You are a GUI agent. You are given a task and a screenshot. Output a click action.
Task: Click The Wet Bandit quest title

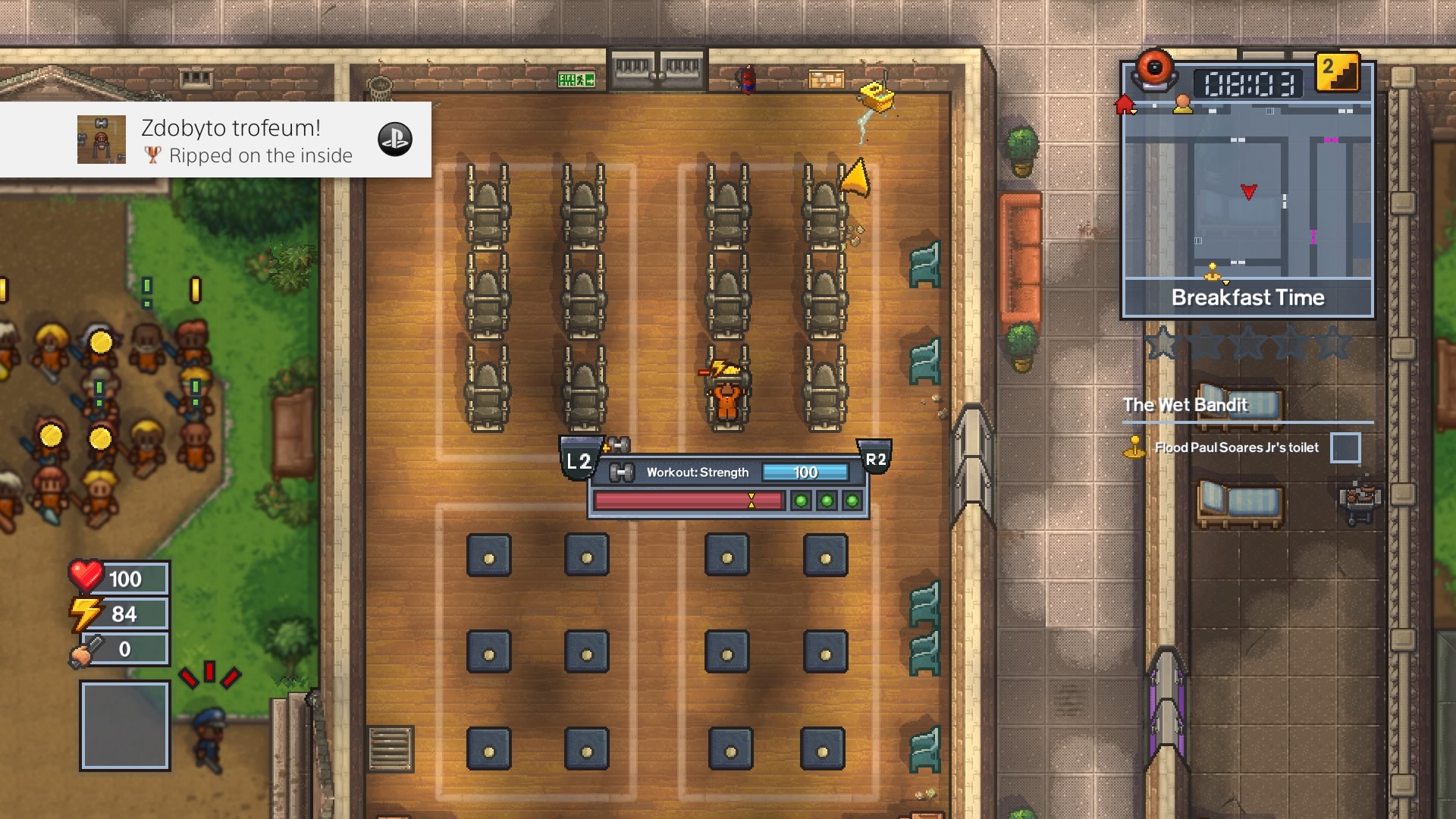pos(1185,405)
